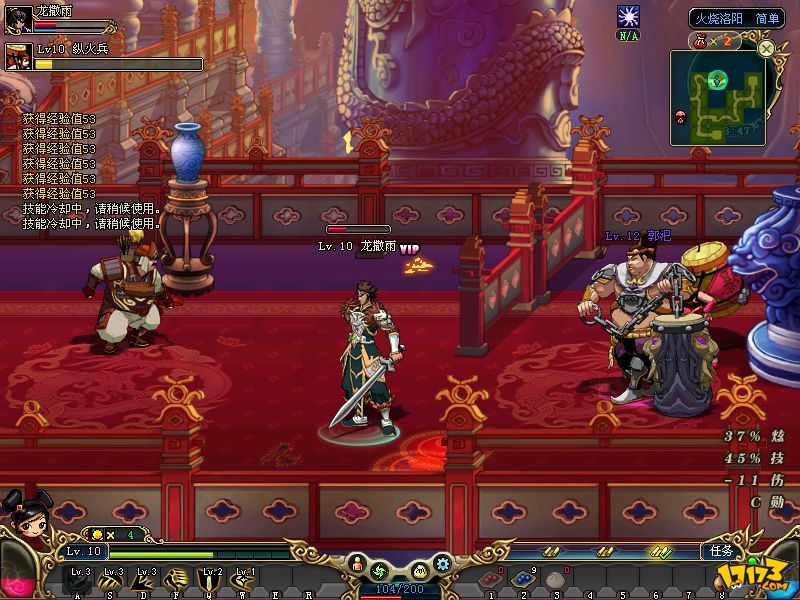Select the 纵火兵 enemy target portrait
The height and width of the screenshot is (600, 800).
coord(19,55)
